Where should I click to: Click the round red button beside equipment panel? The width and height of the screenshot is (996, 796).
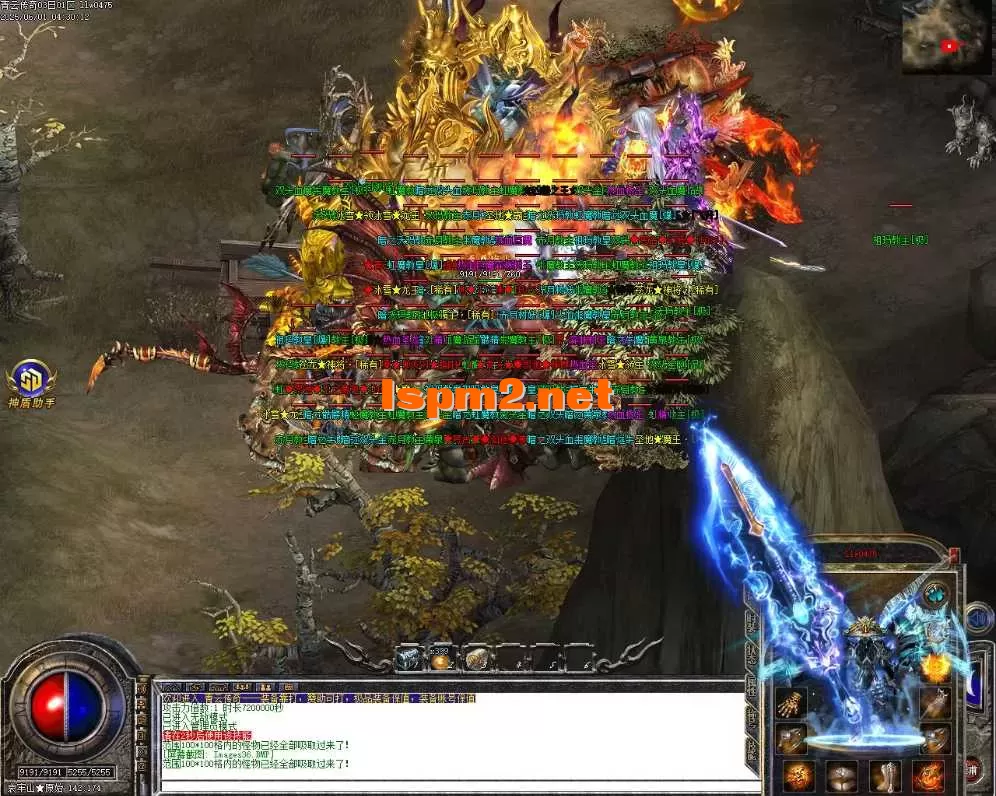point(972,768)
